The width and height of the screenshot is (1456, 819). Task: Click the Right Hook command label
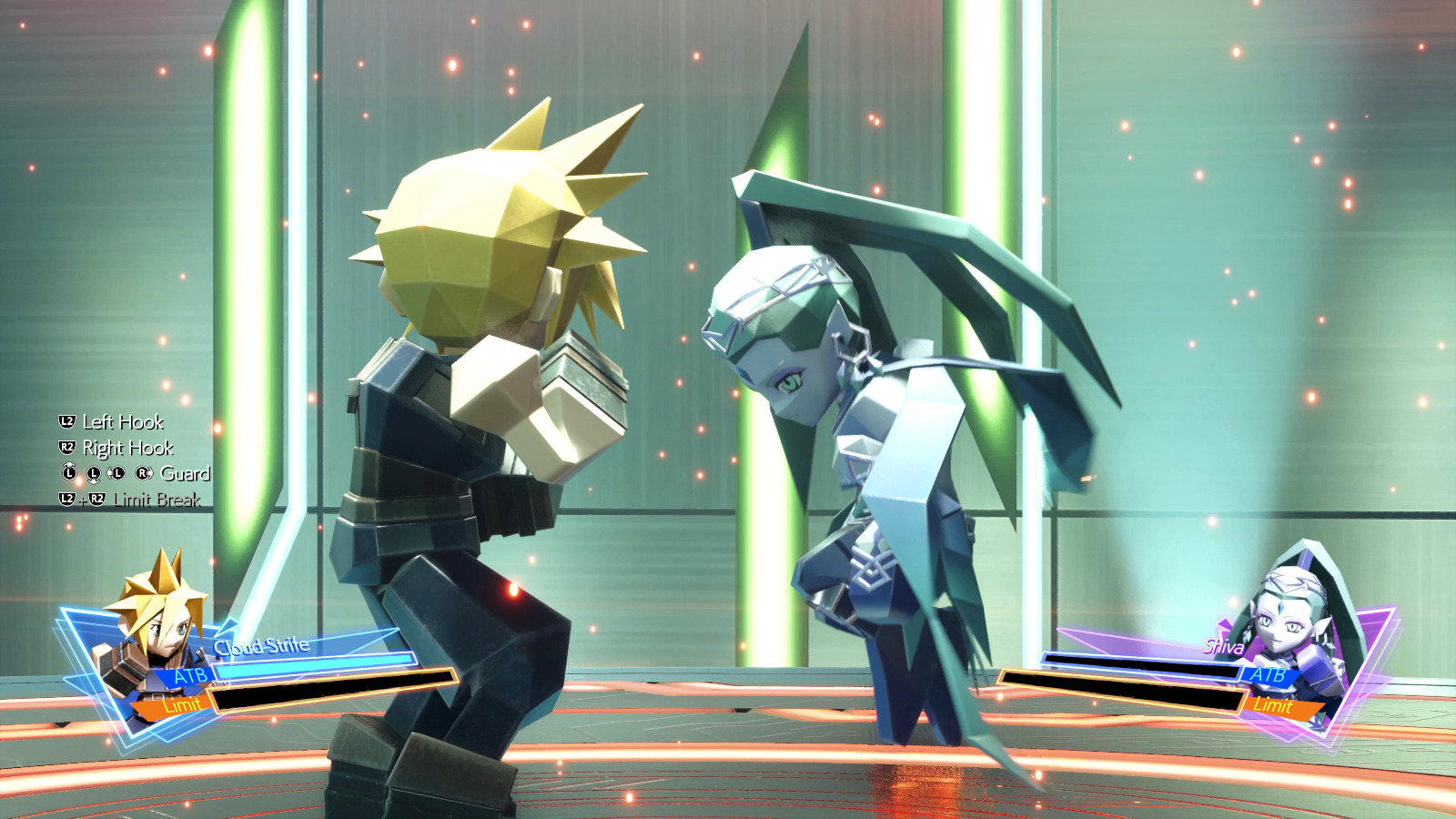[x=127, y=449]
